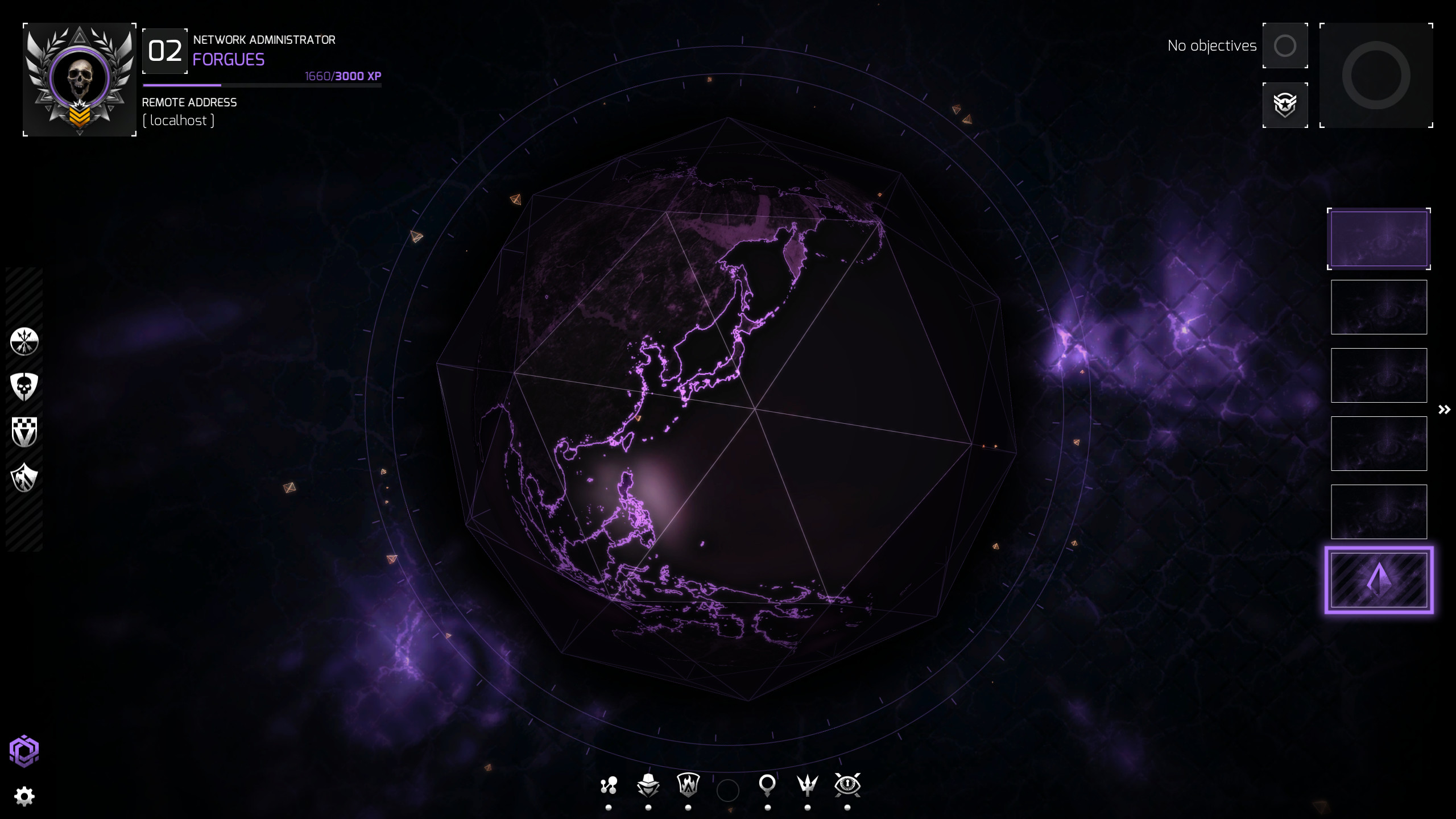Click the No objectives circle indicator
The height and width of the screenshot is (819, 1456).
click(x=1285, y=45)
